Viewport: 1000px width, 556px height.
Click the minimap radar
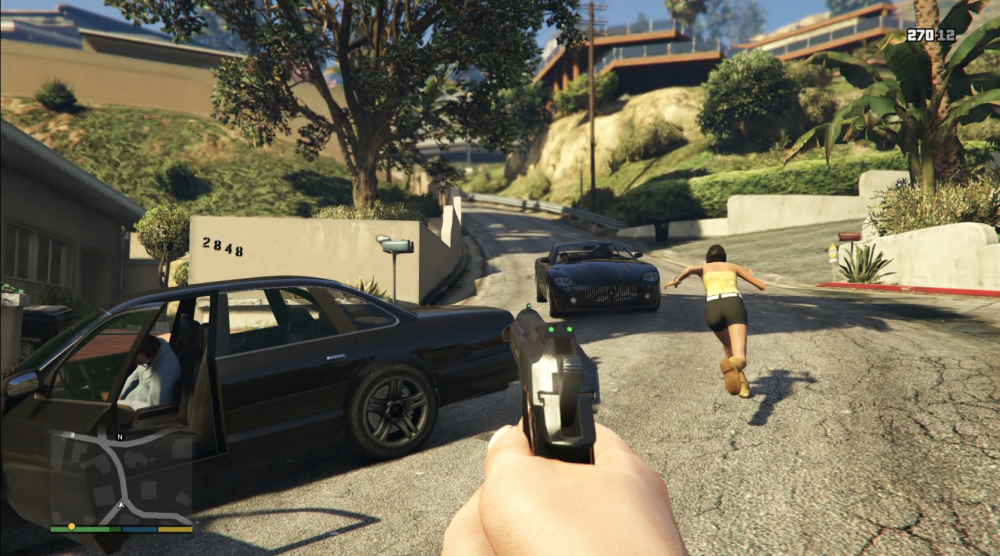click(x=121, y=481)
